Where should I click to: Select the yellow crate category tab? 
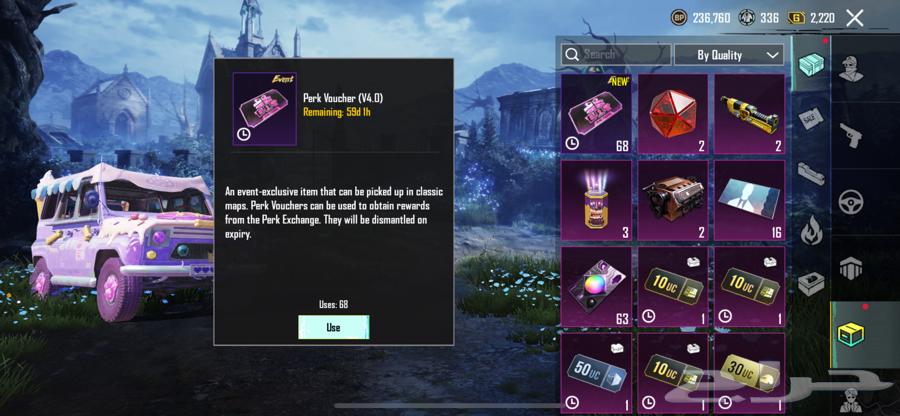click(x=852, y=335)
